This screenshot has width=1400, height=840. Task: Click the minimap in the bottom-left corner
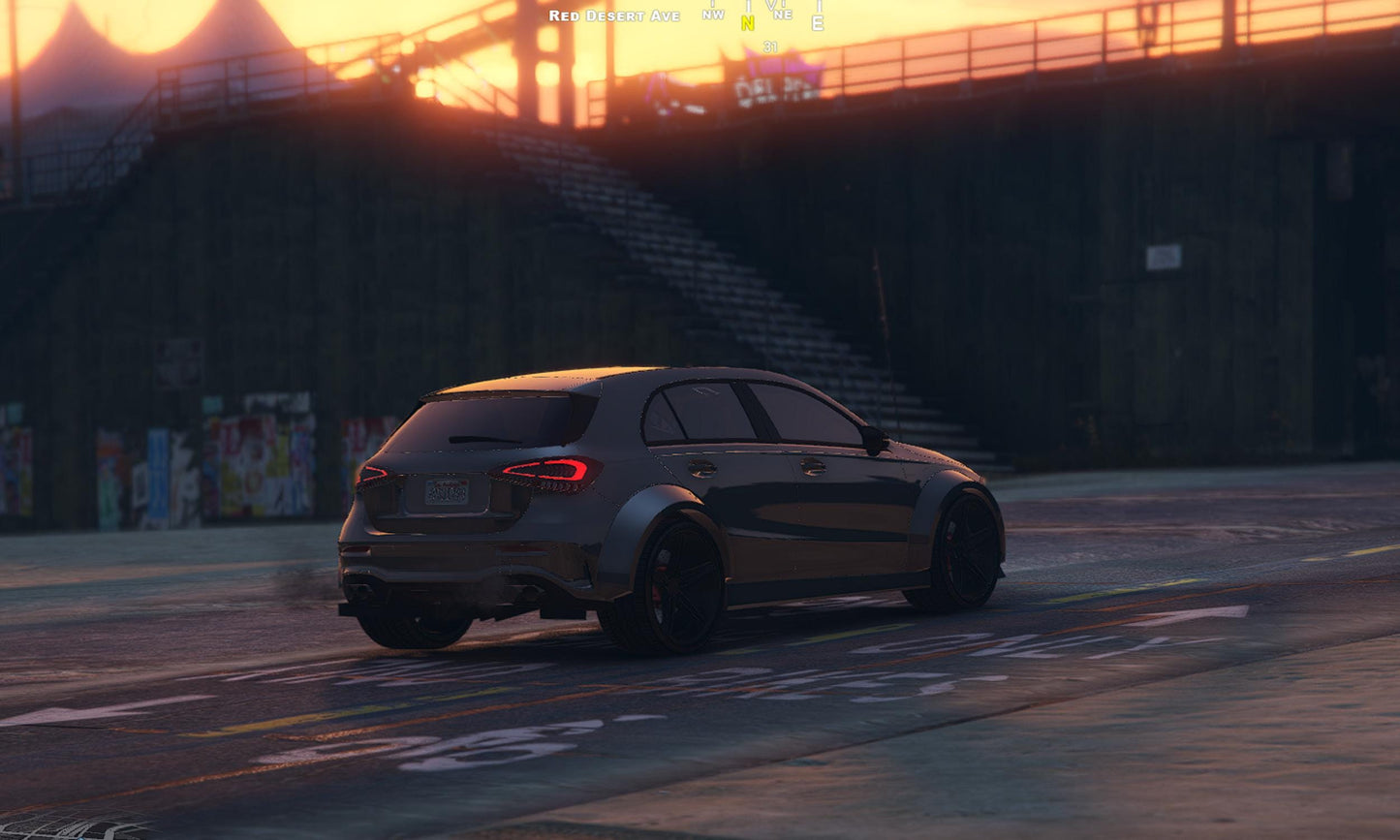(68, 826)
